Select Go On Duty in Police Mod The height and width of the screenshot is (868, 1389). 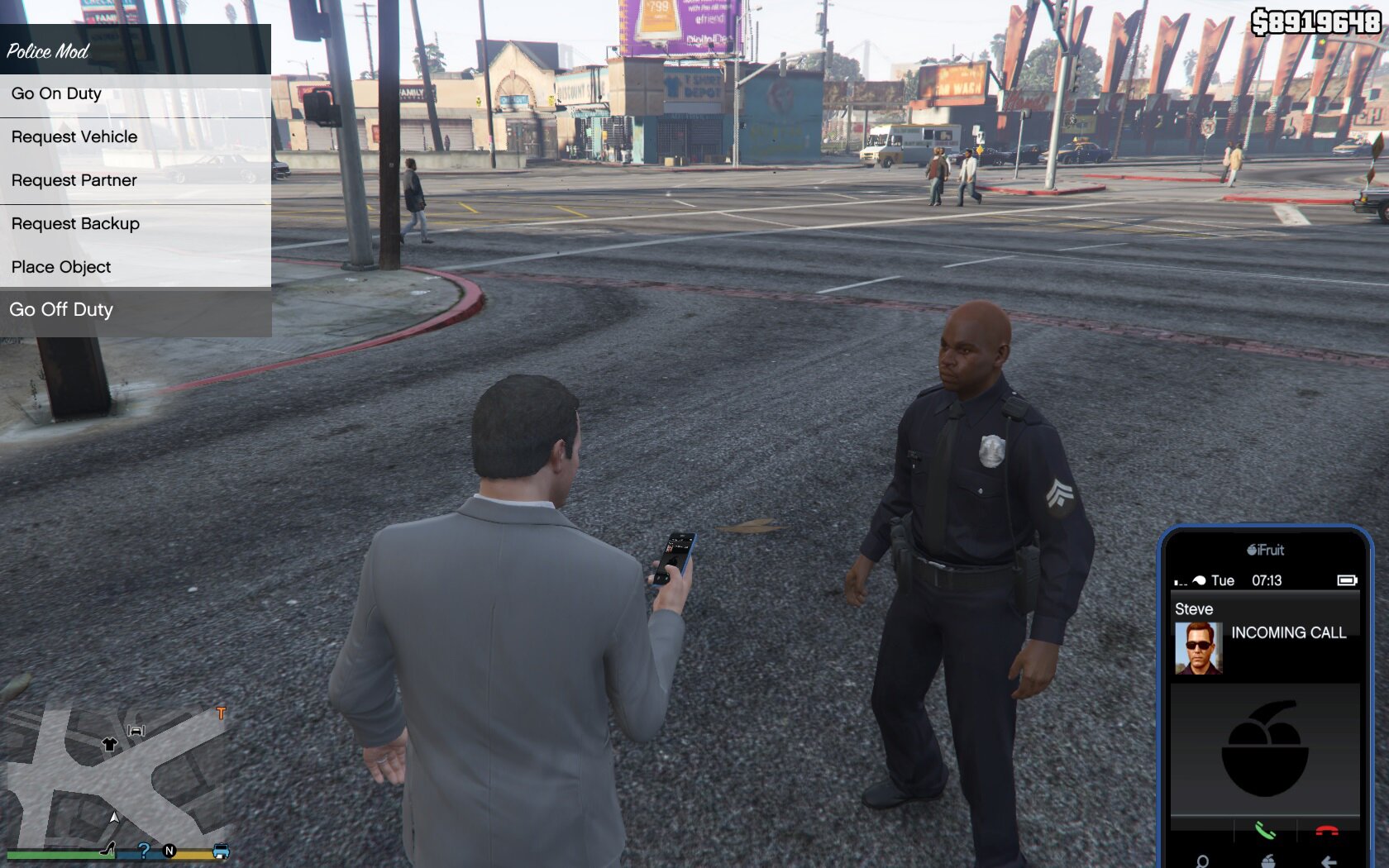(x=56, y=94)
